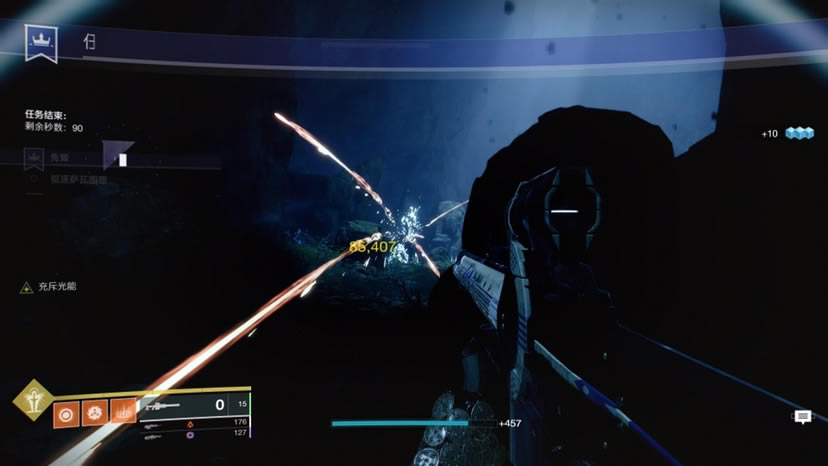The image size is (828, 466).
Task: Activate the melee ability icon
Action: click(x=96, y=411)
